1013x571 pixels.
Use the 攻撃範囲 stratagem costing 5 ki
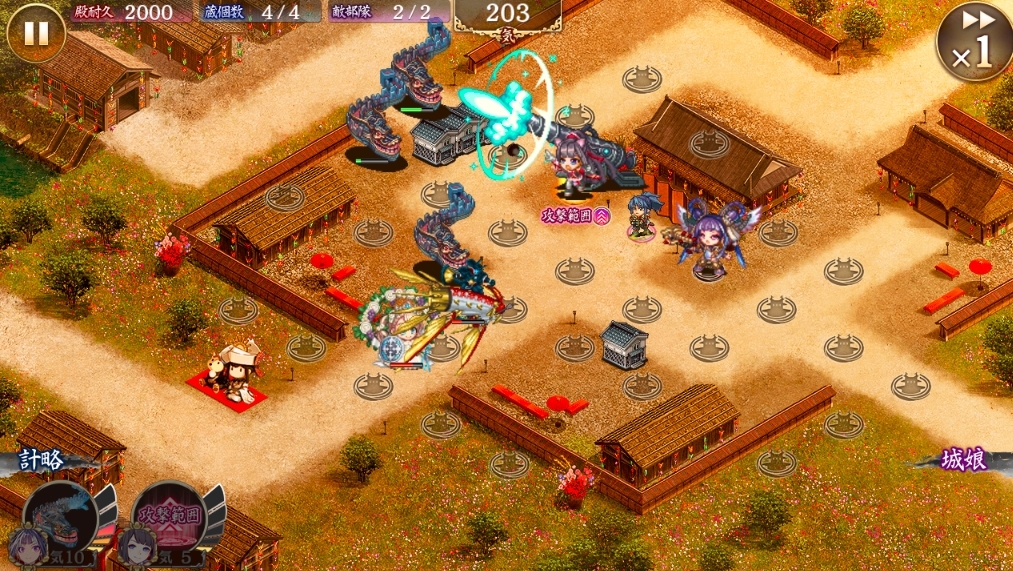coord(168,520)
